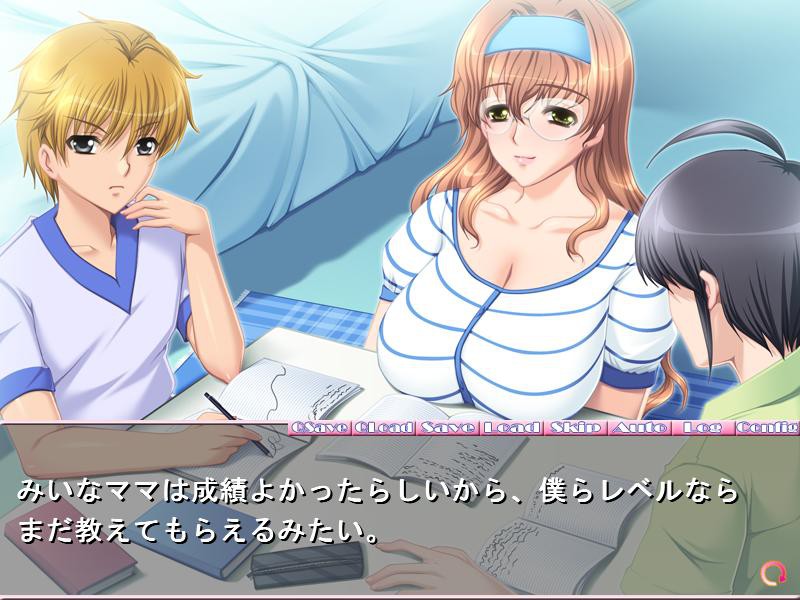800x600 pixels.
Task: Click the pink circular advance-text icon
Action: 772,573
